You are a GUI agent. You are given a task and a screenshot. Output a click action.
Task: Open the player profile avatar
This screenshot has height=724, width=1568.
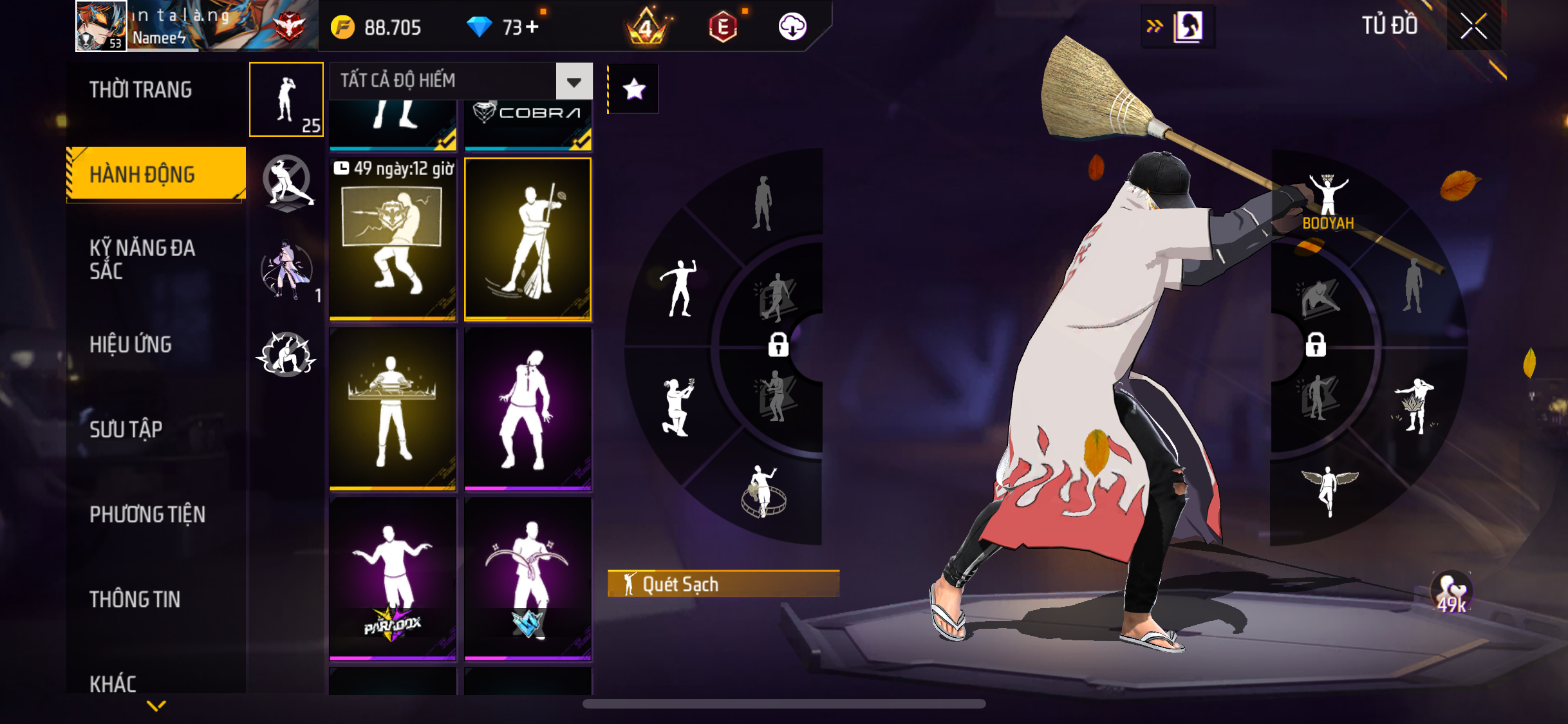tap(101, 26)
